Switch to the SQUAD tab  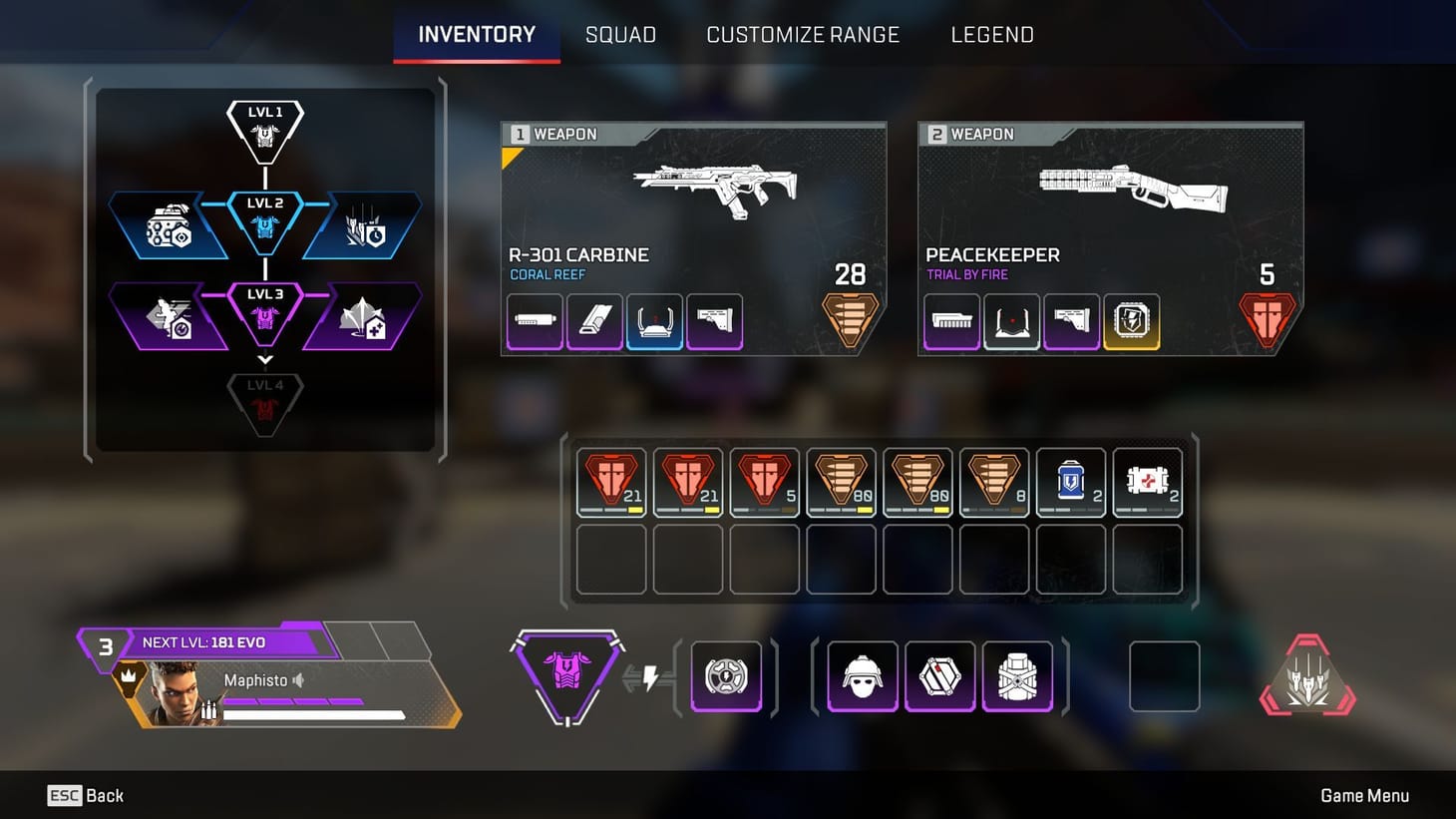[x=620, y=35]
